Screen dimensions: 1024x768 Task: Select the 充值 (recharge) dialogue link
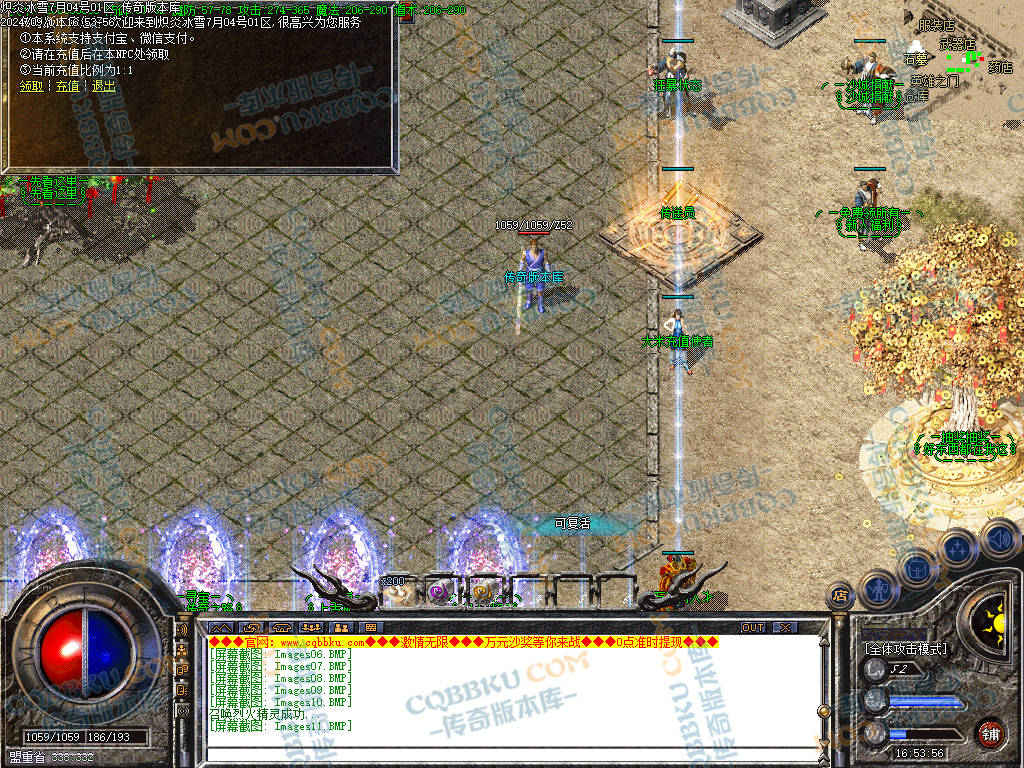tap(67, 86)
